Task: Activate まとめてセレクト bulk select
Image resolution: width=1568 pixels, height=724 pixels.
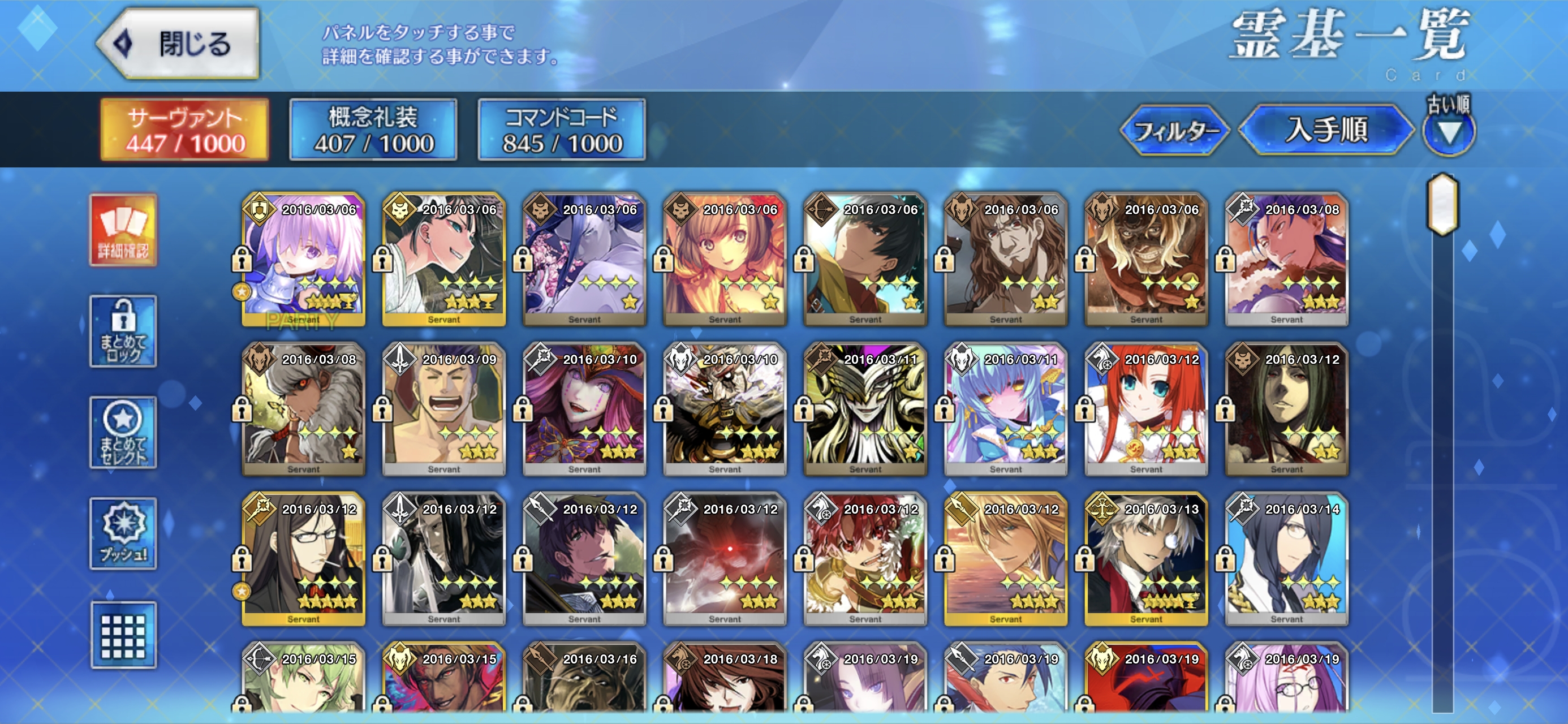Action: point(123,432)
